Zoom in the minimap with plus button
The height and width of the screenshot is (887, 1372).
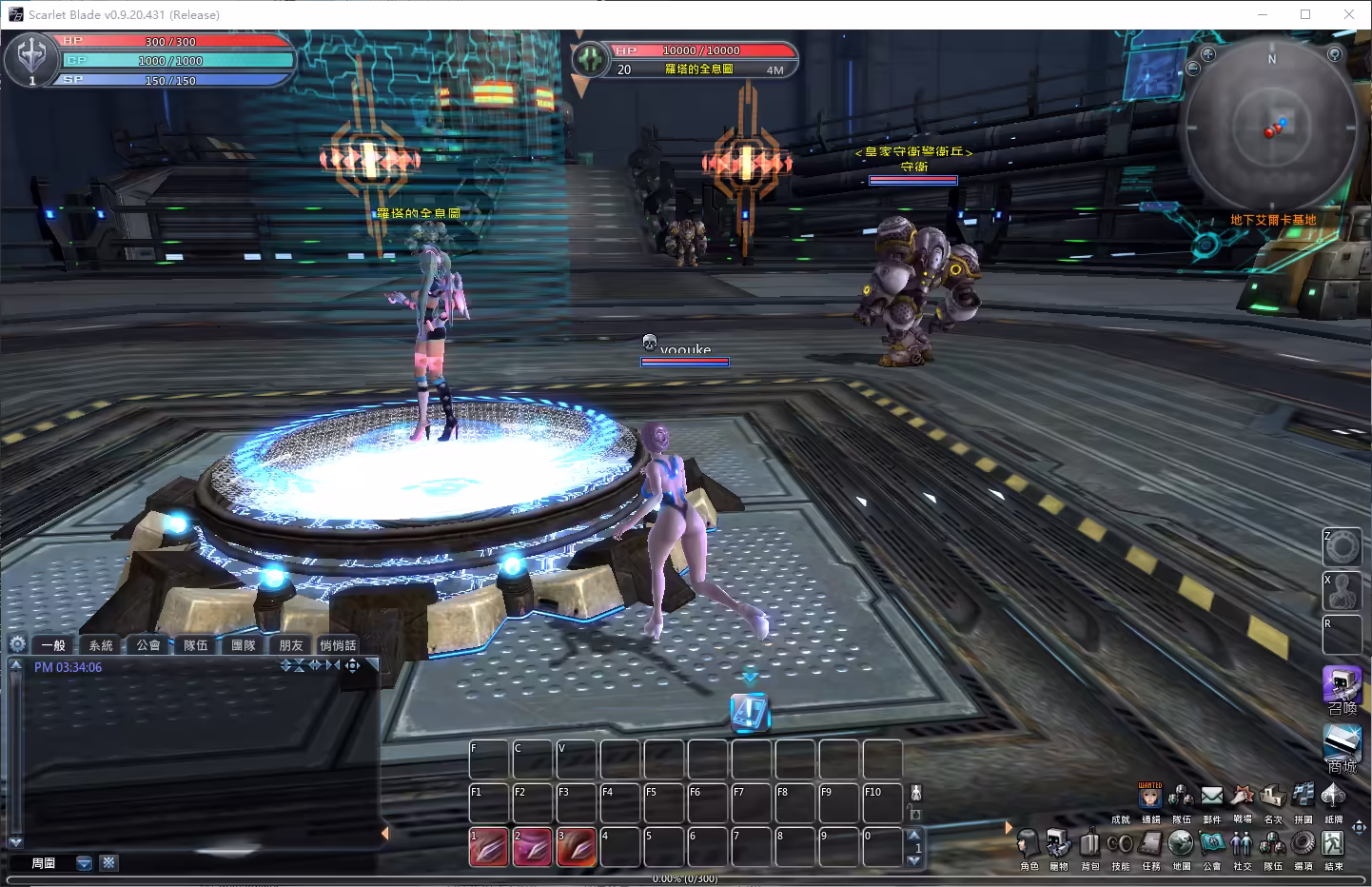[x=1208, y=54]
